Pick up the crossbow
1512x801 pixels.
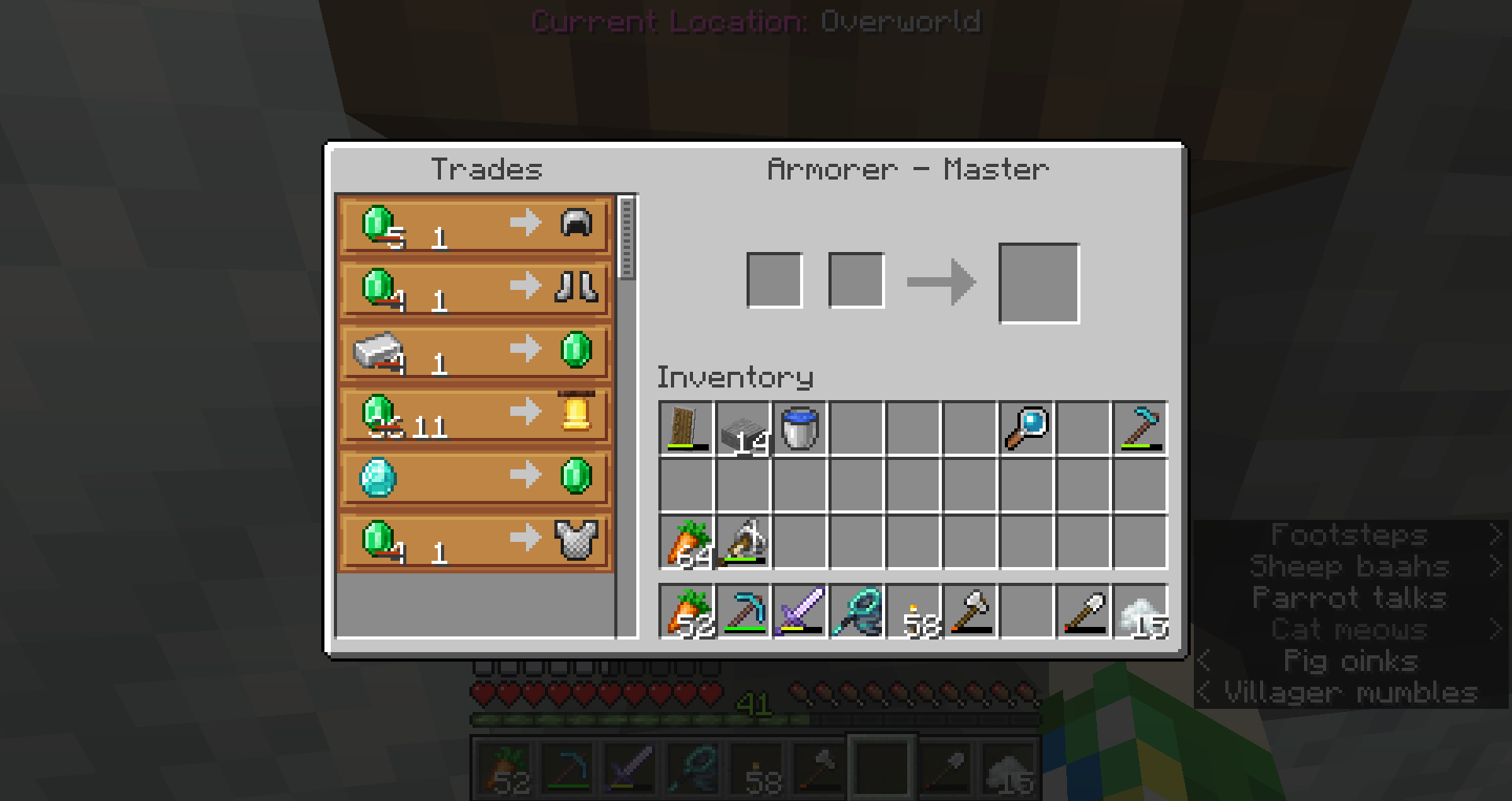point(743,543)
